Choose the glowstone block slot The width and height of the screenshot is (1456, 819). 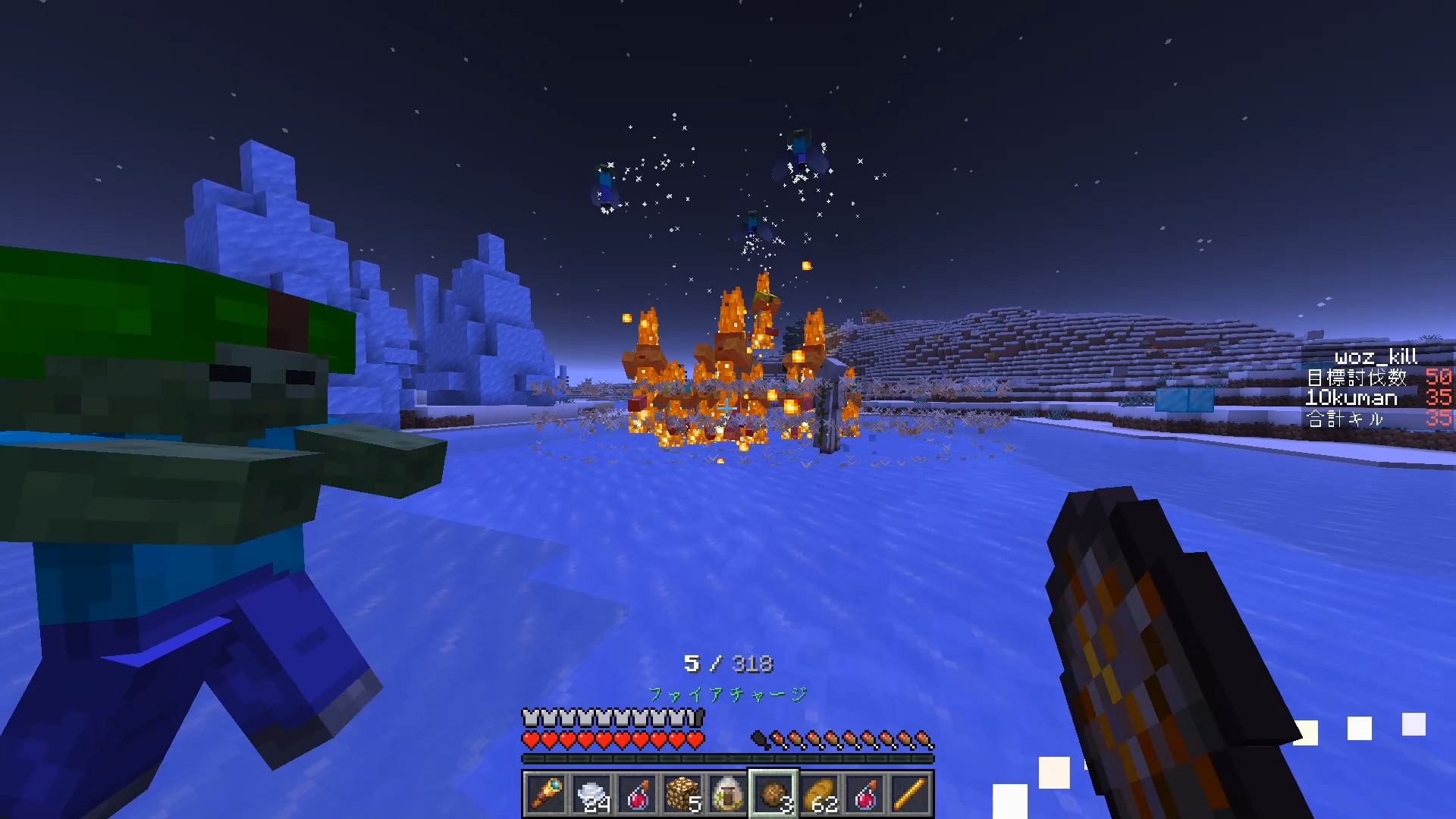coord(682,794)
